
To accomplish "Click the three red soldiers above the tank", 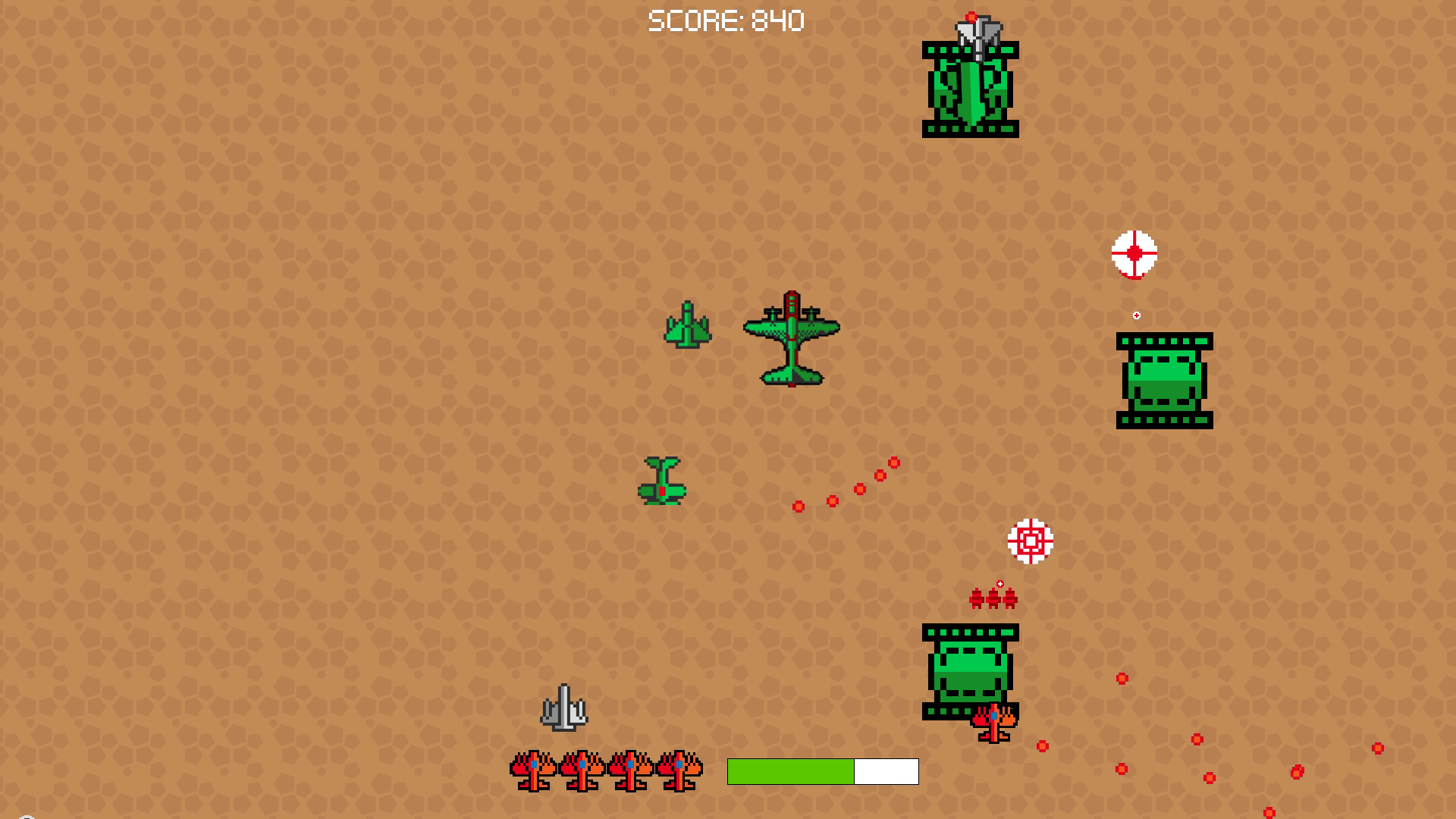I will (993, 598).
